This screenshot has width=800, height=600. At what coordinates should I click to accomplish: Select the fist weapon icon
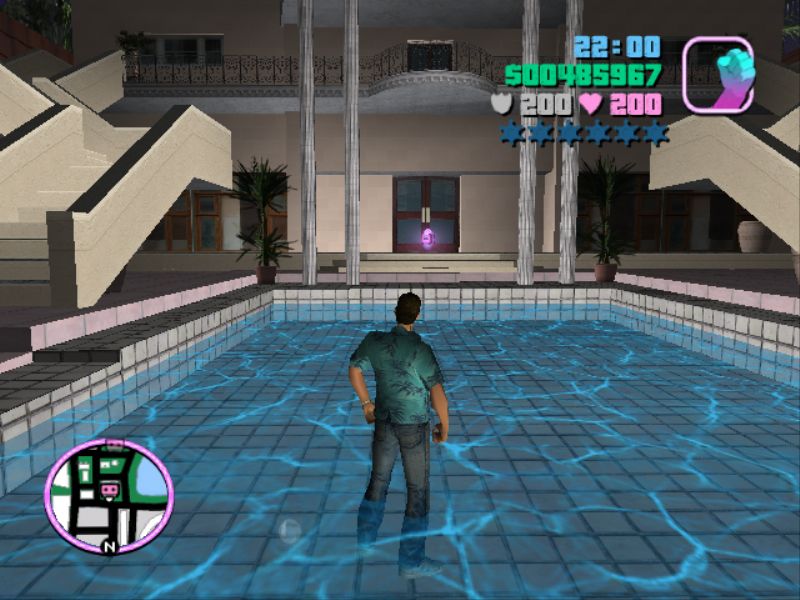(x=717, y=73)
